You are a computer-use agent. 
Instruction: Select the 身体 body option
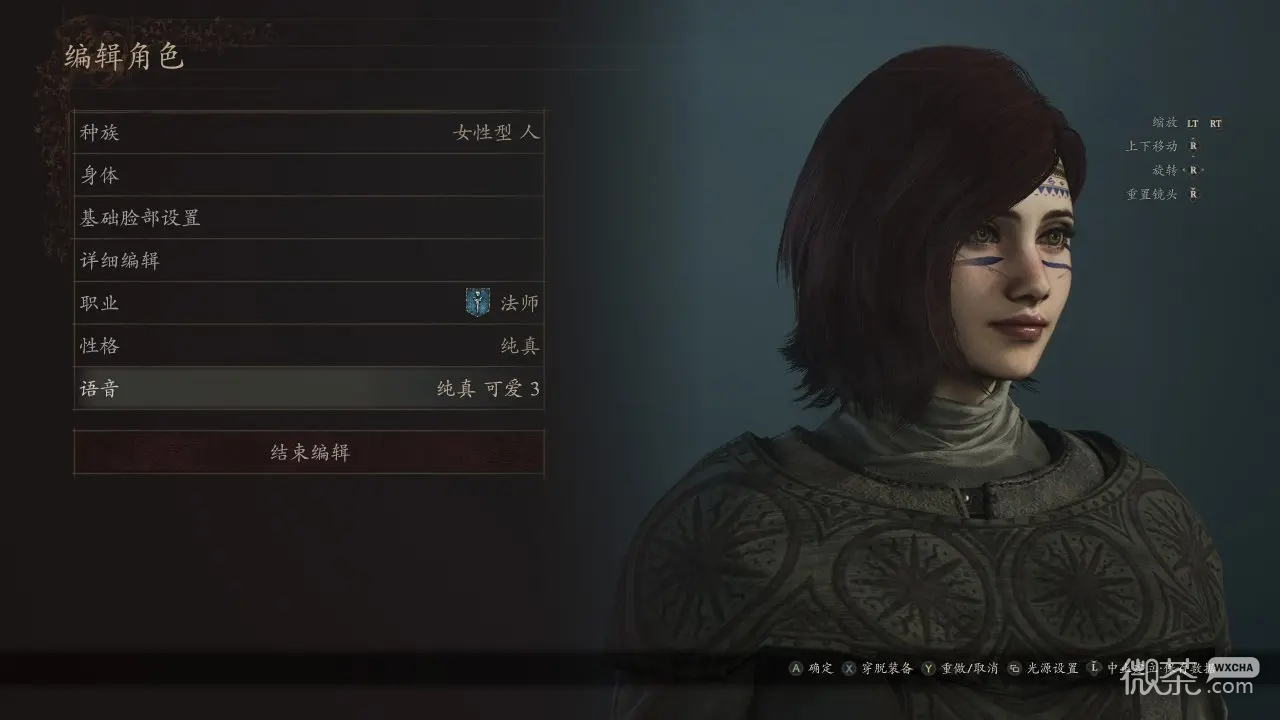click(309, 175)
